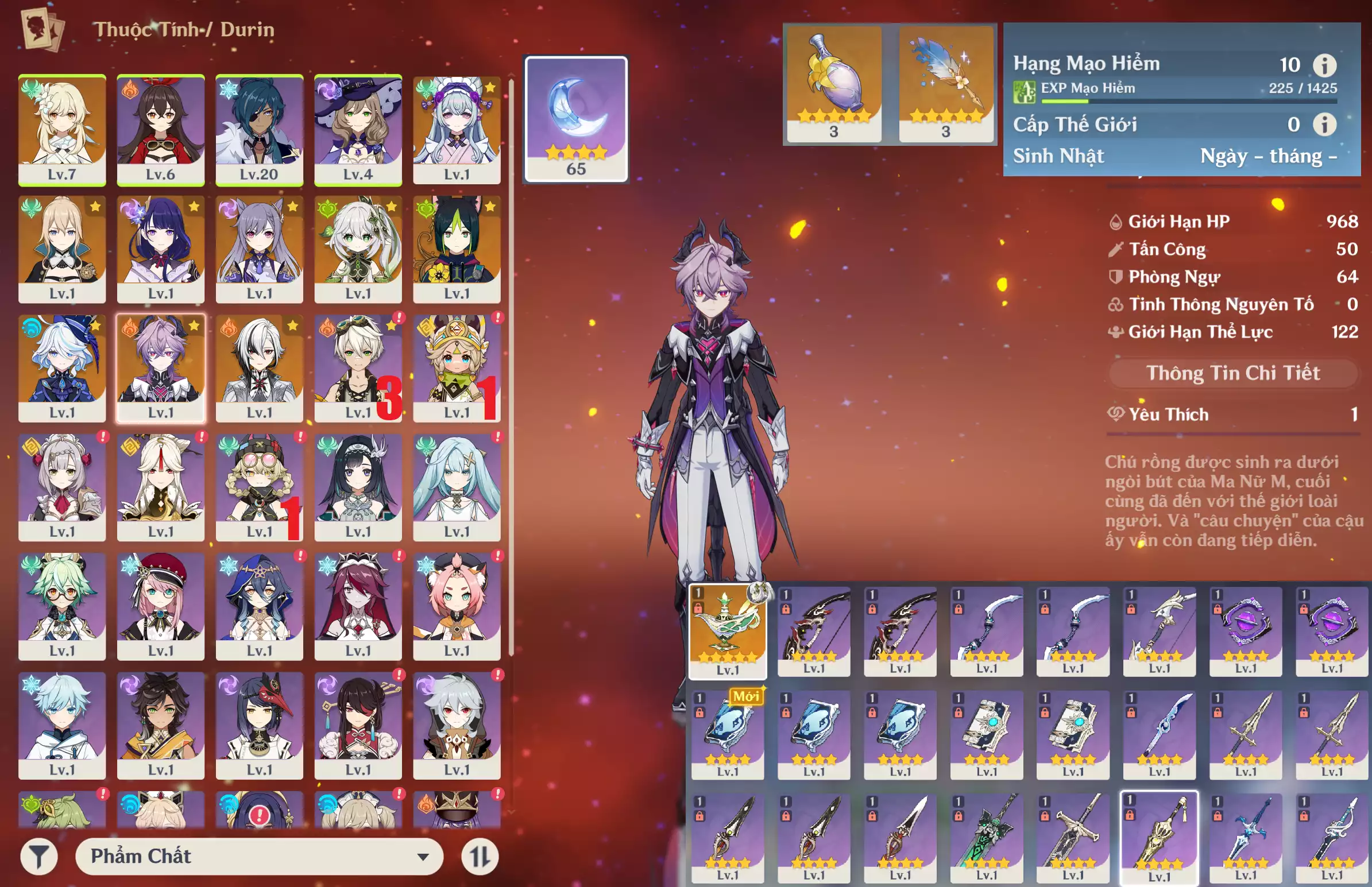Open the Phẩm Chất sort dropdown
This screenshot has width=1372, height=887.
coord(259,857)
